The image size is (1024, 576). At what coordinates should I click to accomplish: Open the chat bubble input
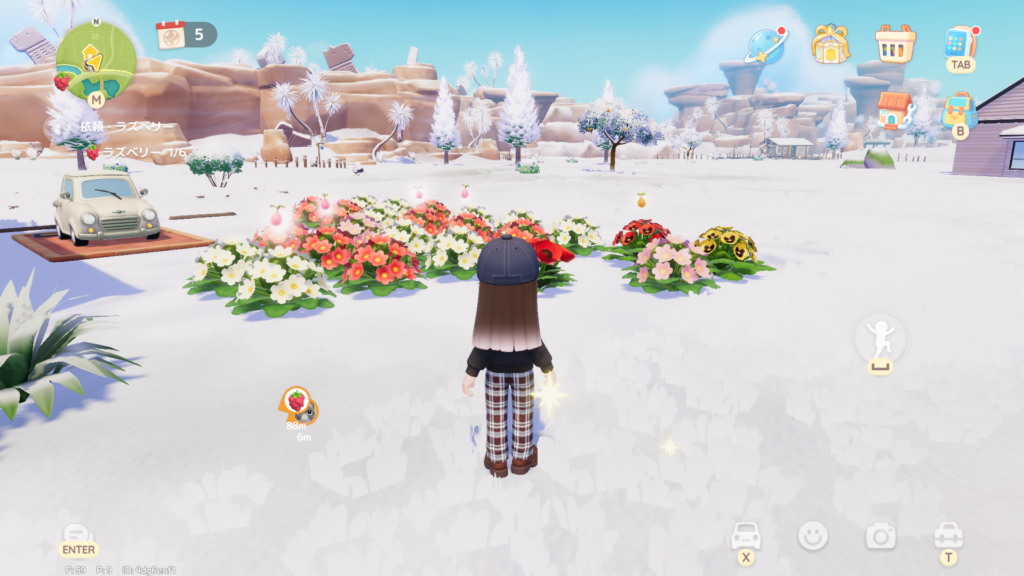(x=78, y=536)
